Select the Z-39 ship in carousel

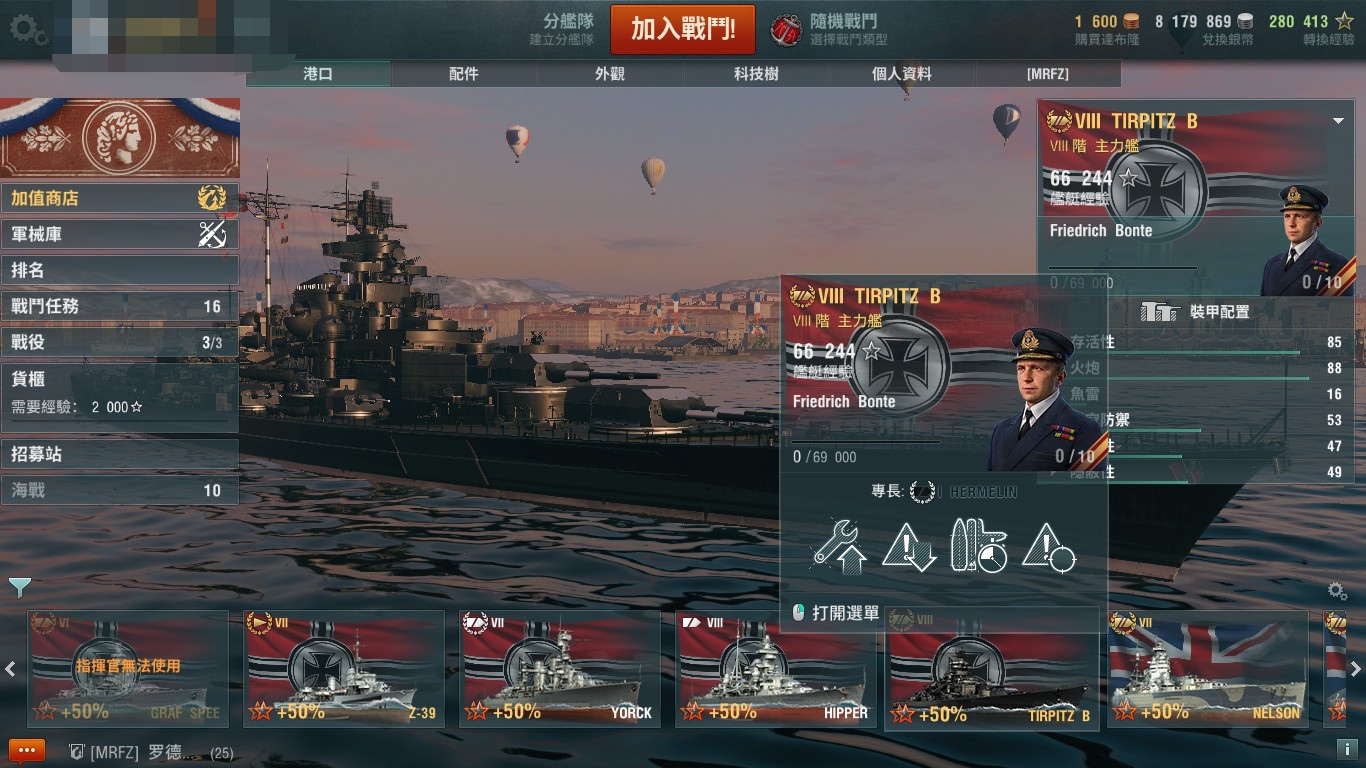tap(344, 669)
